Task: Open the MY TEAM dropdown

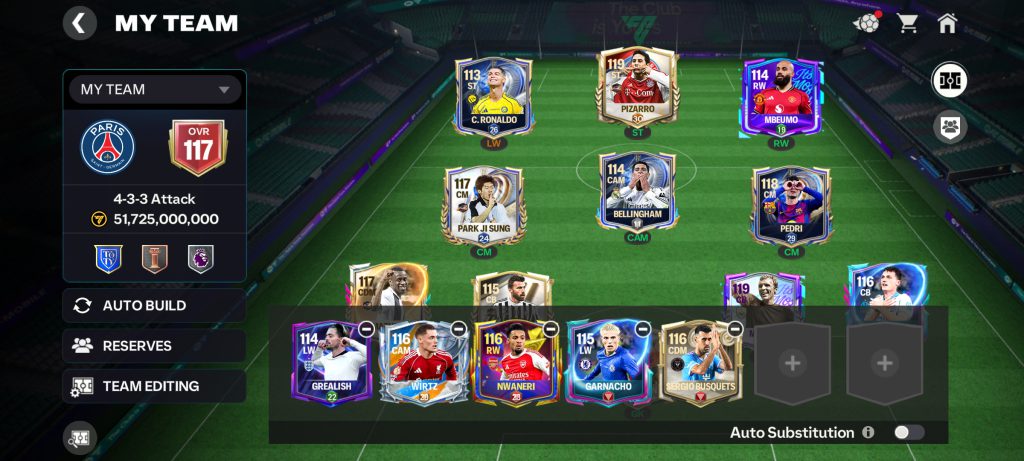Action: (x=155, y=89)
